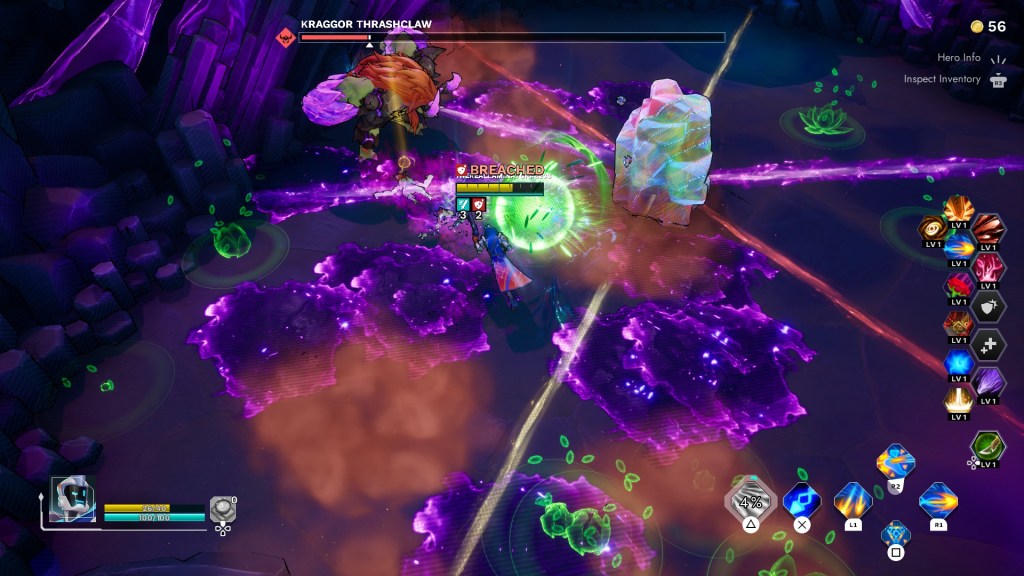This screenshot has width=1024, height=576.
Task: Use the curved flame arrow ability
Action: pos(895,462)
